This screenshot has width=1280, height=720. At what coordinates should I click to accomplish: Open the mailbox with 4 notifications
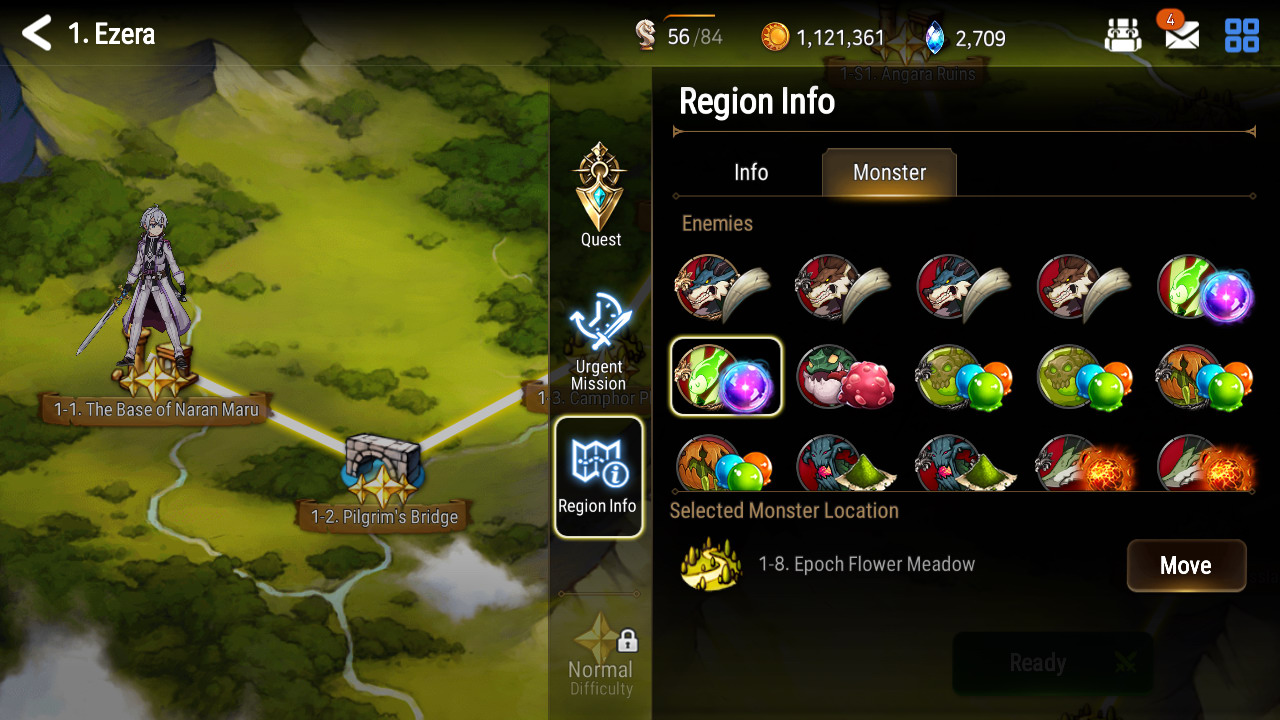tap(1181, 36)
